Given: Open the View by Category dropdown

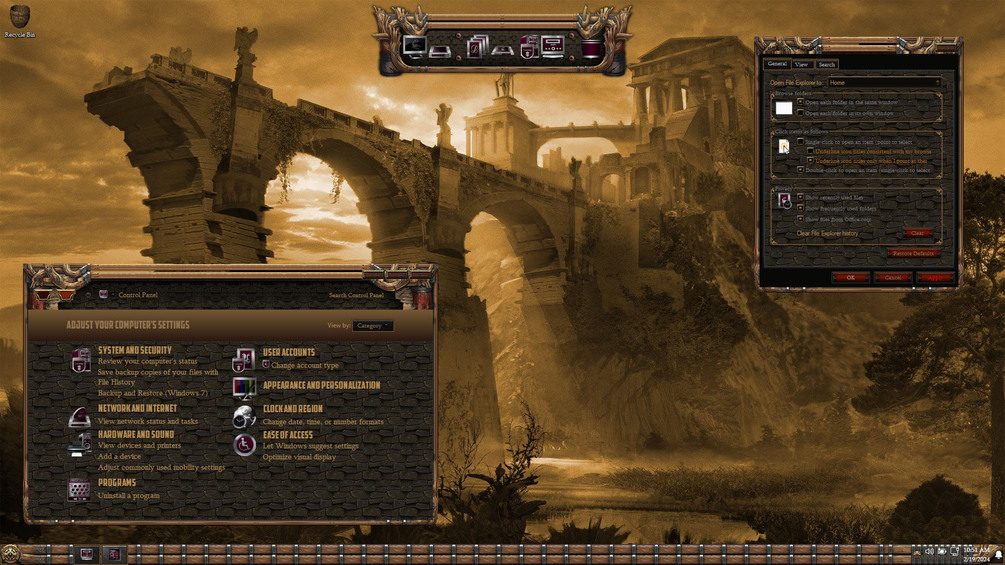Looking at the screenshot, I should pyautogui.click(x=372, y=326).
